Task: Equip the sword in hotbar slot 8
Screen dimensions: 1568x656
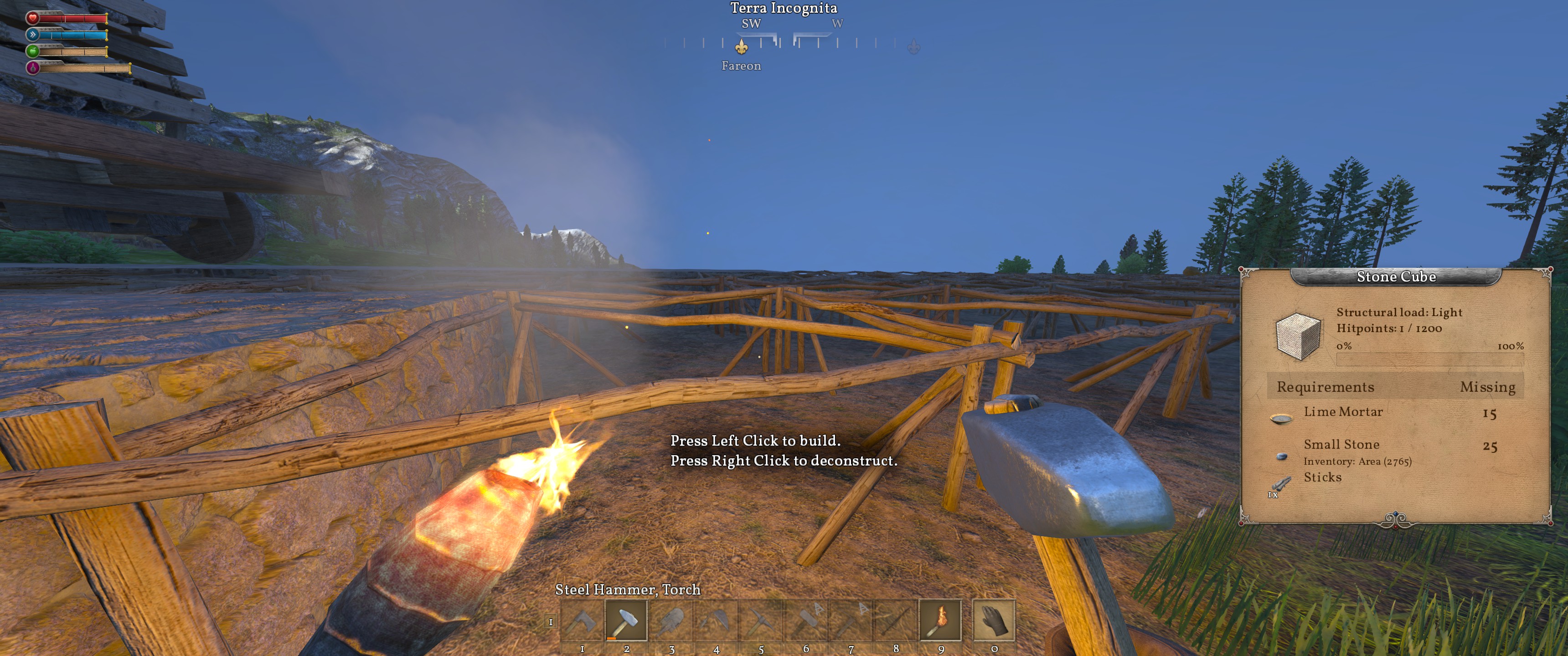Action: click(895, 620)
